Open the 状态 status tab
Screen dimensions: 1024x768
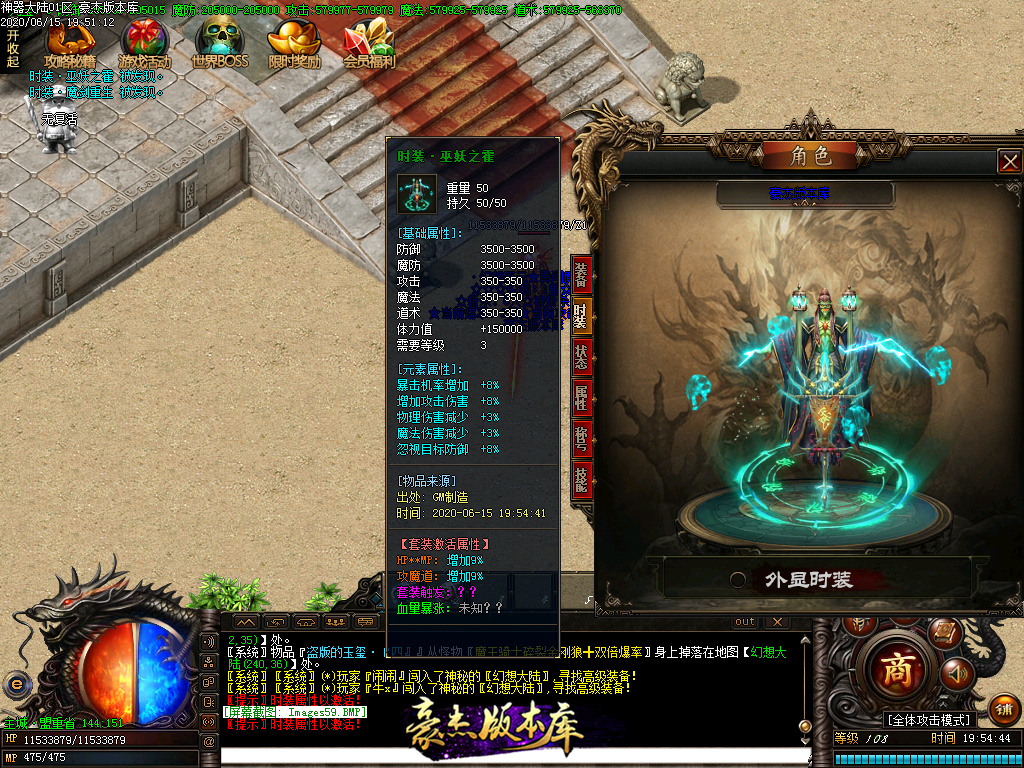581,357
